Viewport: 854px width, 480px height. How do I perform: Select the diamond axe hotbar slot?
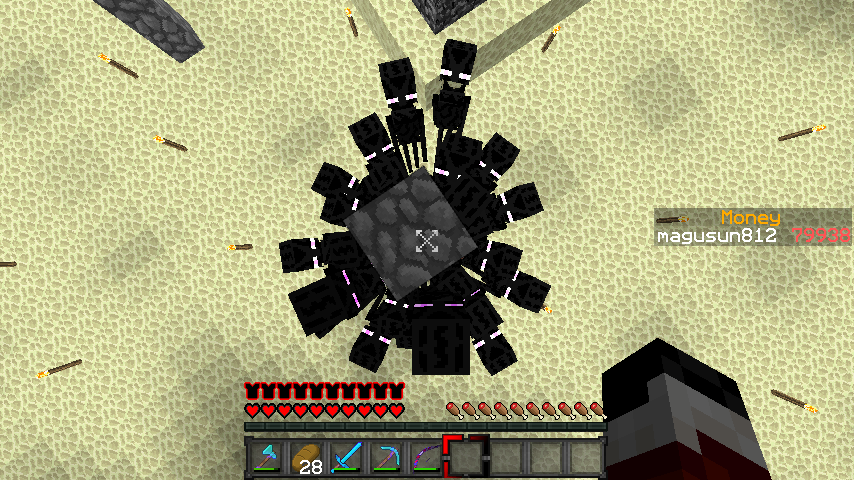266,457
